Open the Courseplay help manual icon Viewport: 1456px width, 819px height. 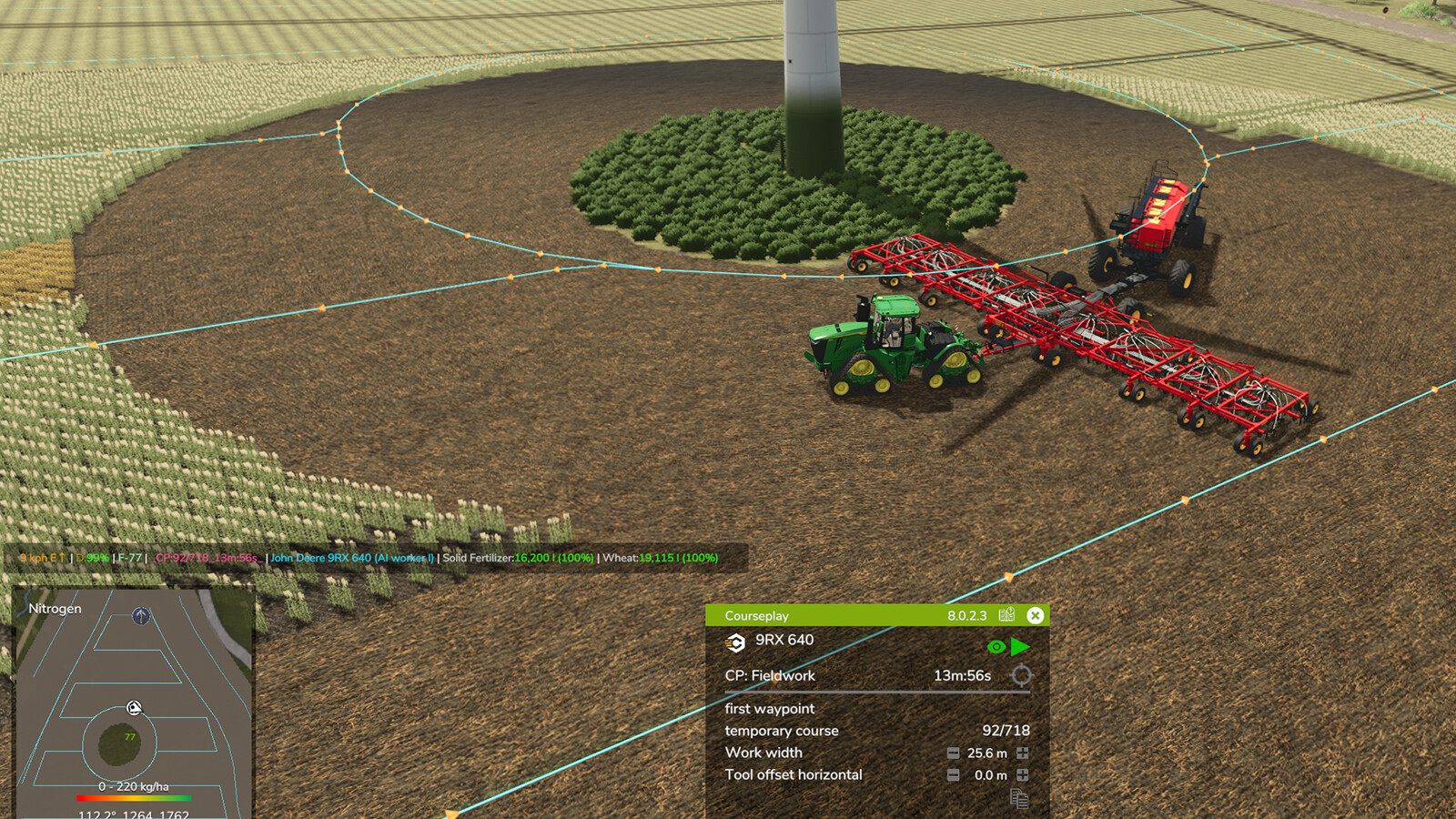point(1006,615)
